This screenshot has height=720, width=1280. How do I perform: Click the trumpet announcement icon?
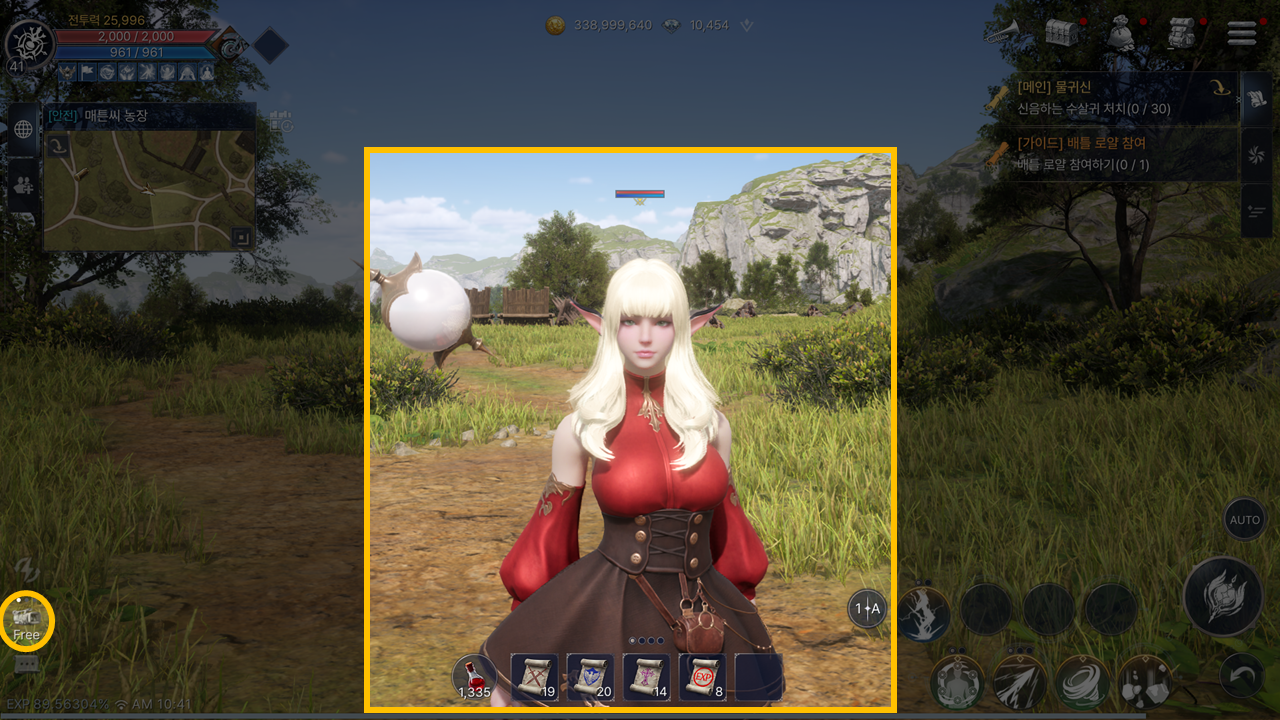[x=1000, y=31]
